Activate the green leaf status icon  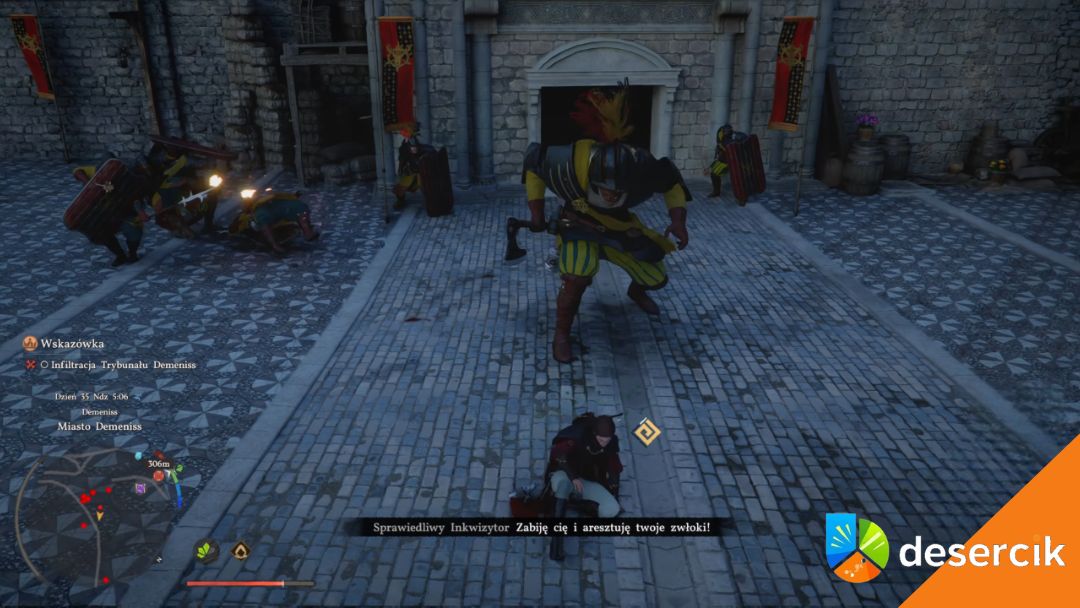point(208,550)
